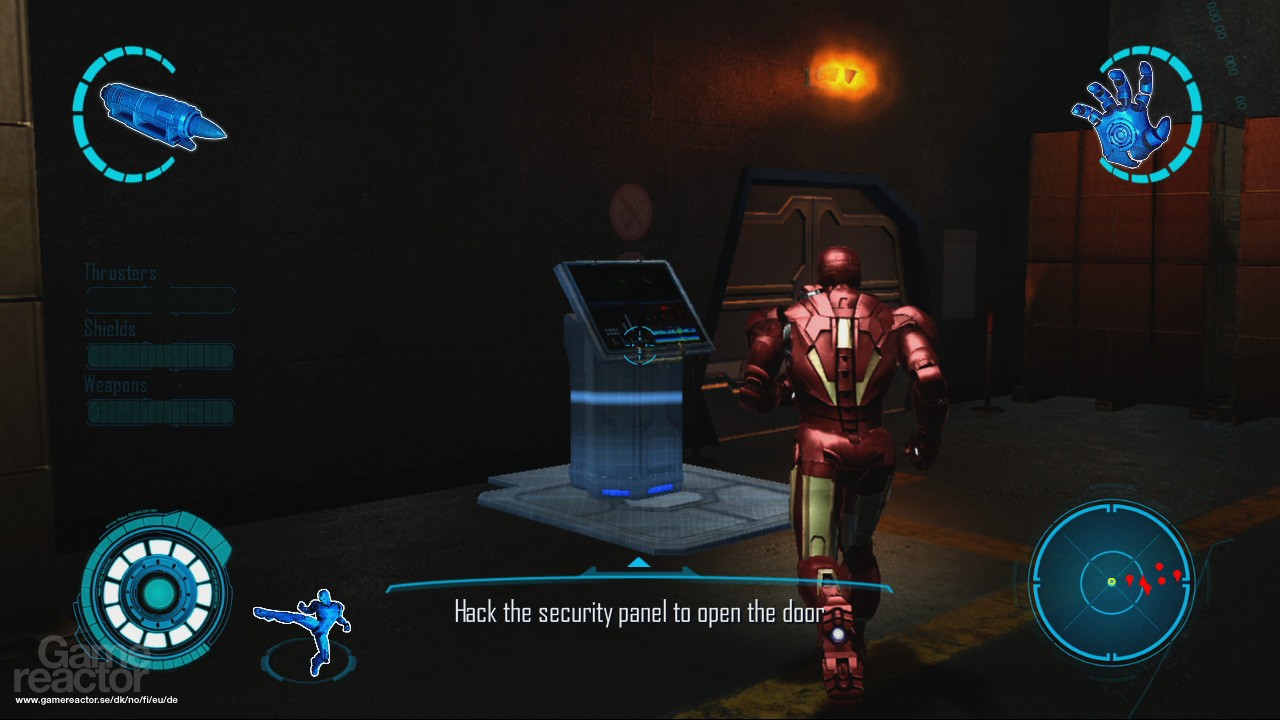Click the Hack the security panel prompt

point(638,612)
